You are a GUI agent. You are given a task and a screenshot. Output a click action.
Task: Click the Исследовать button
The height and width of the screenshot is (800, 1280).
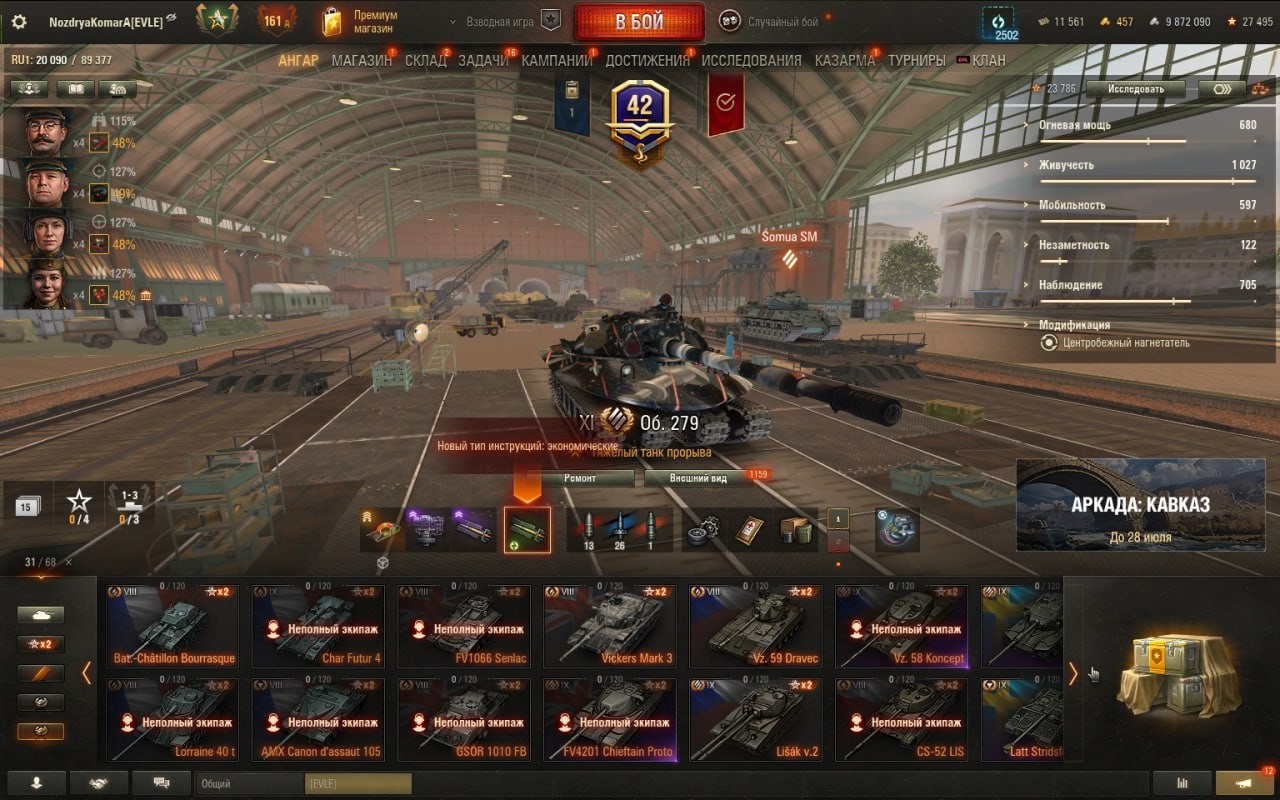pyautogui.click(x=1135, y=89)
